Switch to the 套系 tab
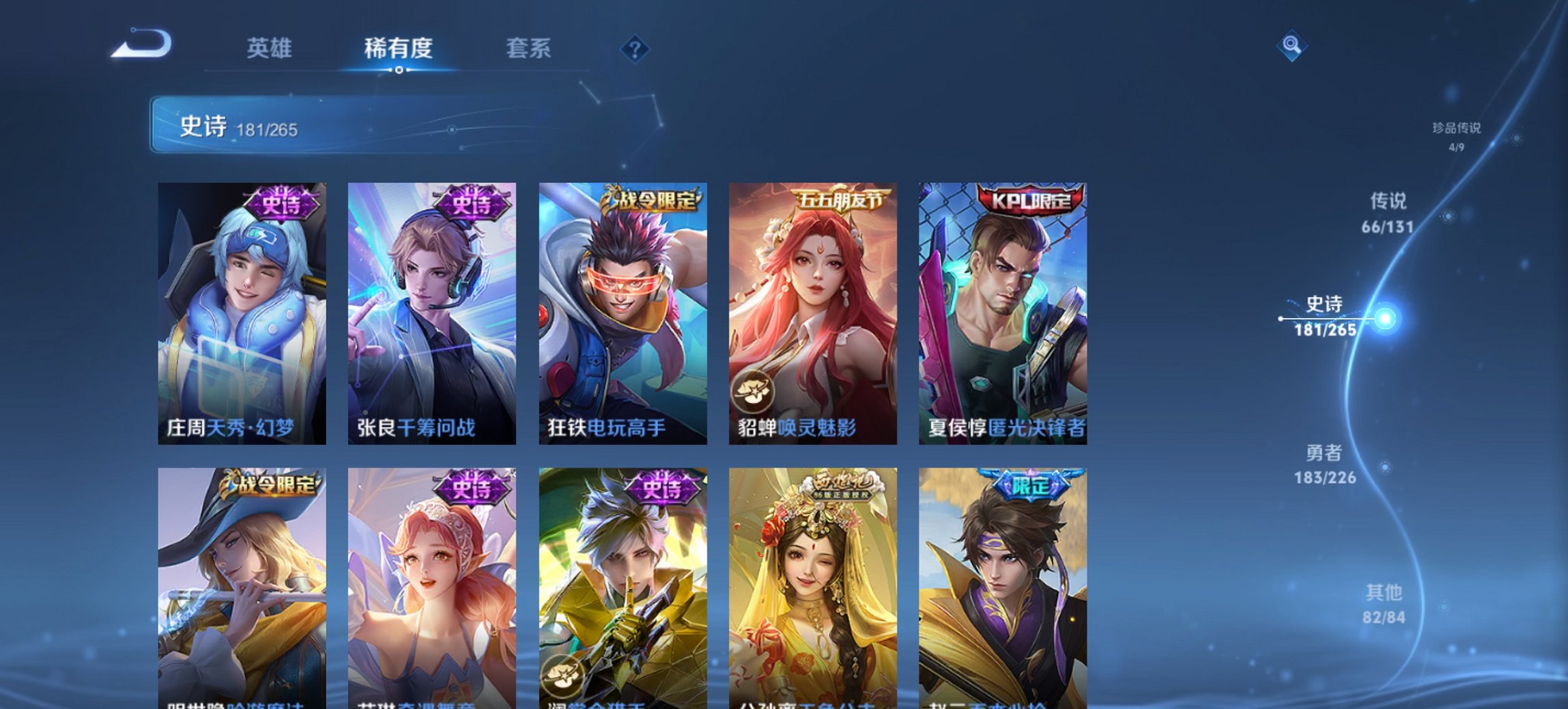This screenshot has height=709, width=1568. click(528, 48)
